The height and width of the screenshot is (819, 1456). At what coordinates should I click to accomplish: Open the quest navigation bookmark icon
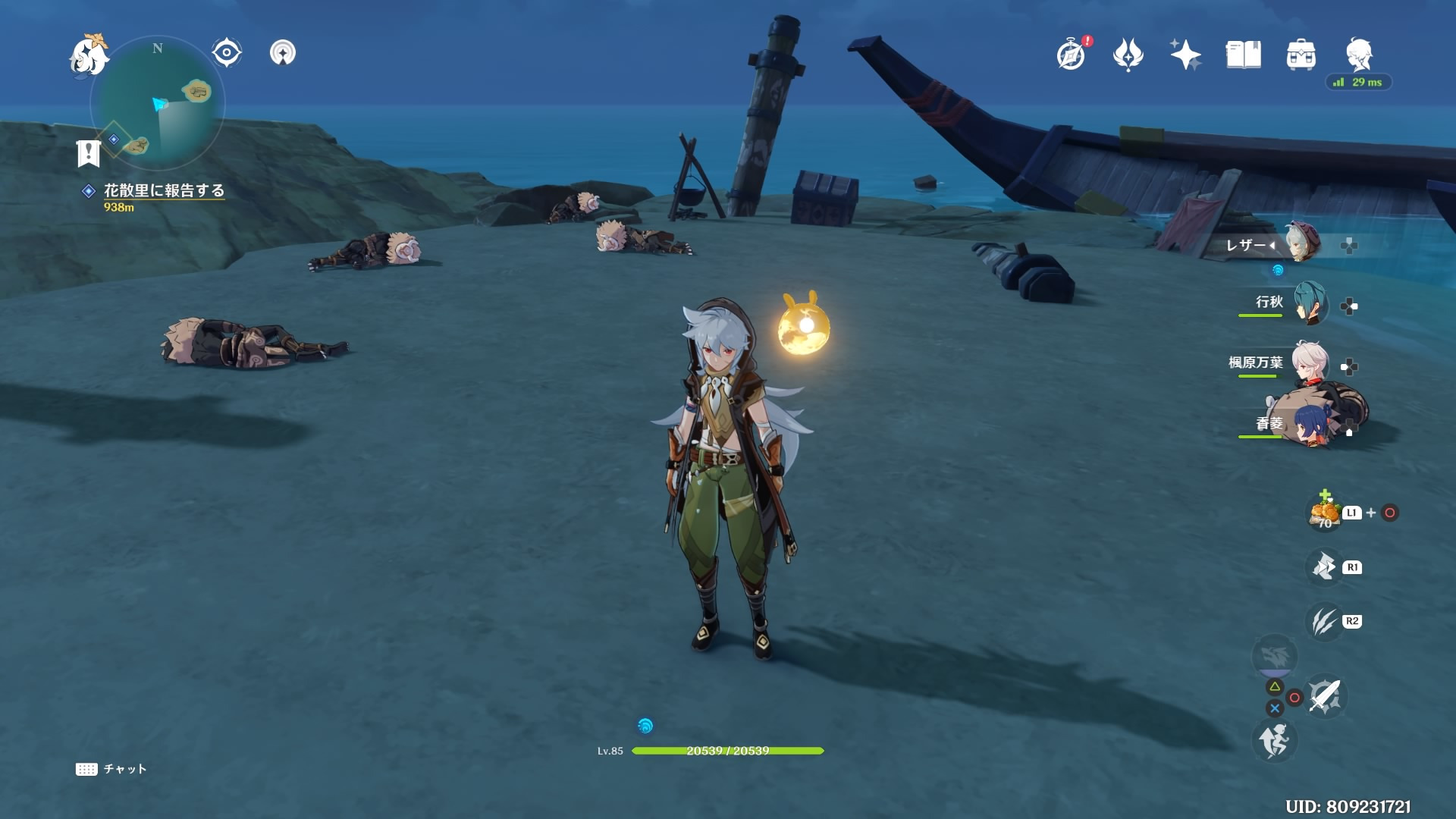coord(89,153)
